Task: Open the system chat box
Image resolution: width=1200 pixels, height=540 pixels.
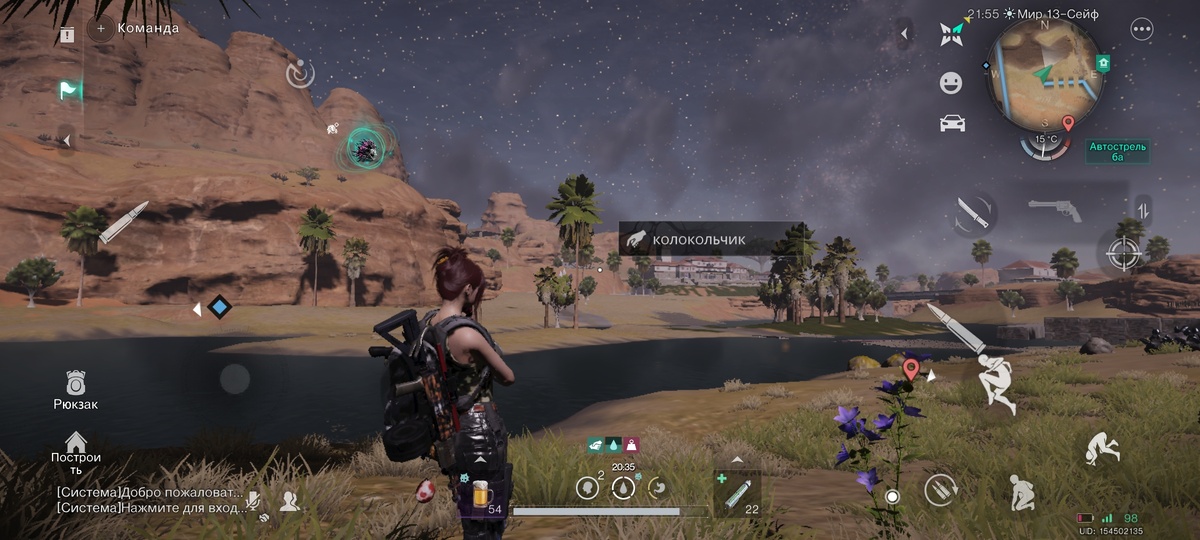Action: [x=148, y=500]
